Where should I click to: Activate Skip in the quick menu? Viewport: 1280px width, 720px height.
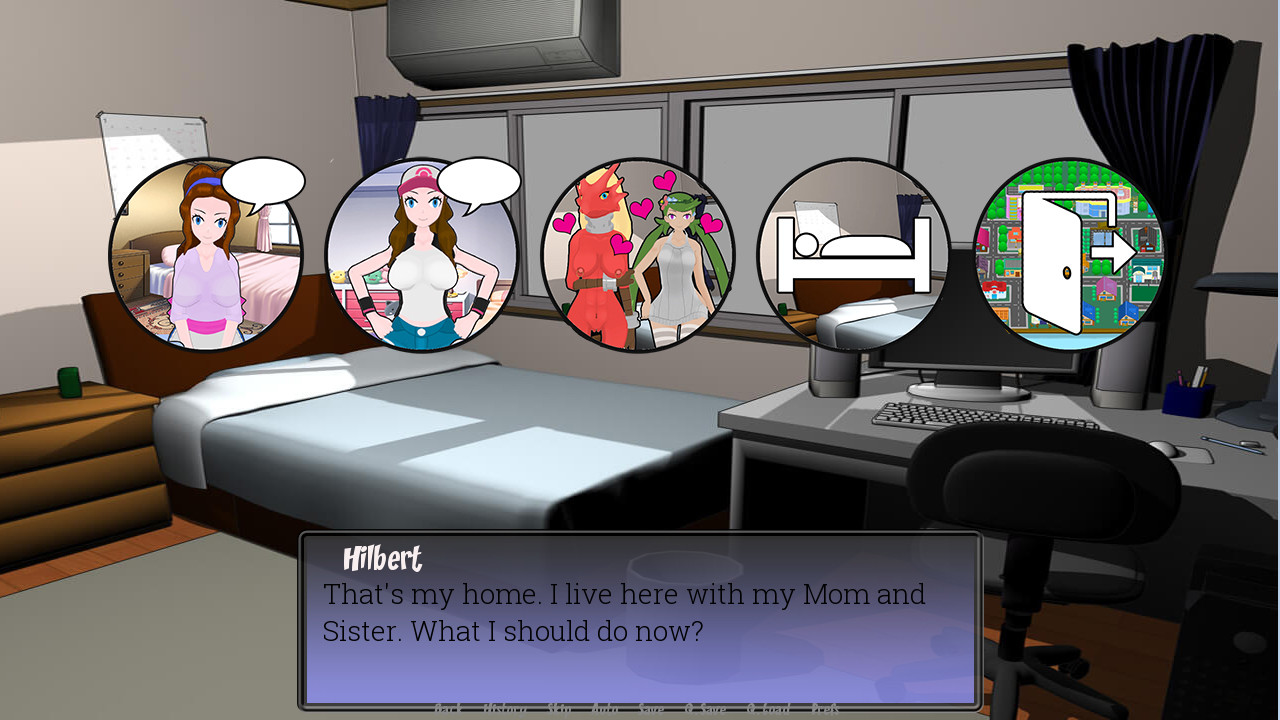click(559, 710)
